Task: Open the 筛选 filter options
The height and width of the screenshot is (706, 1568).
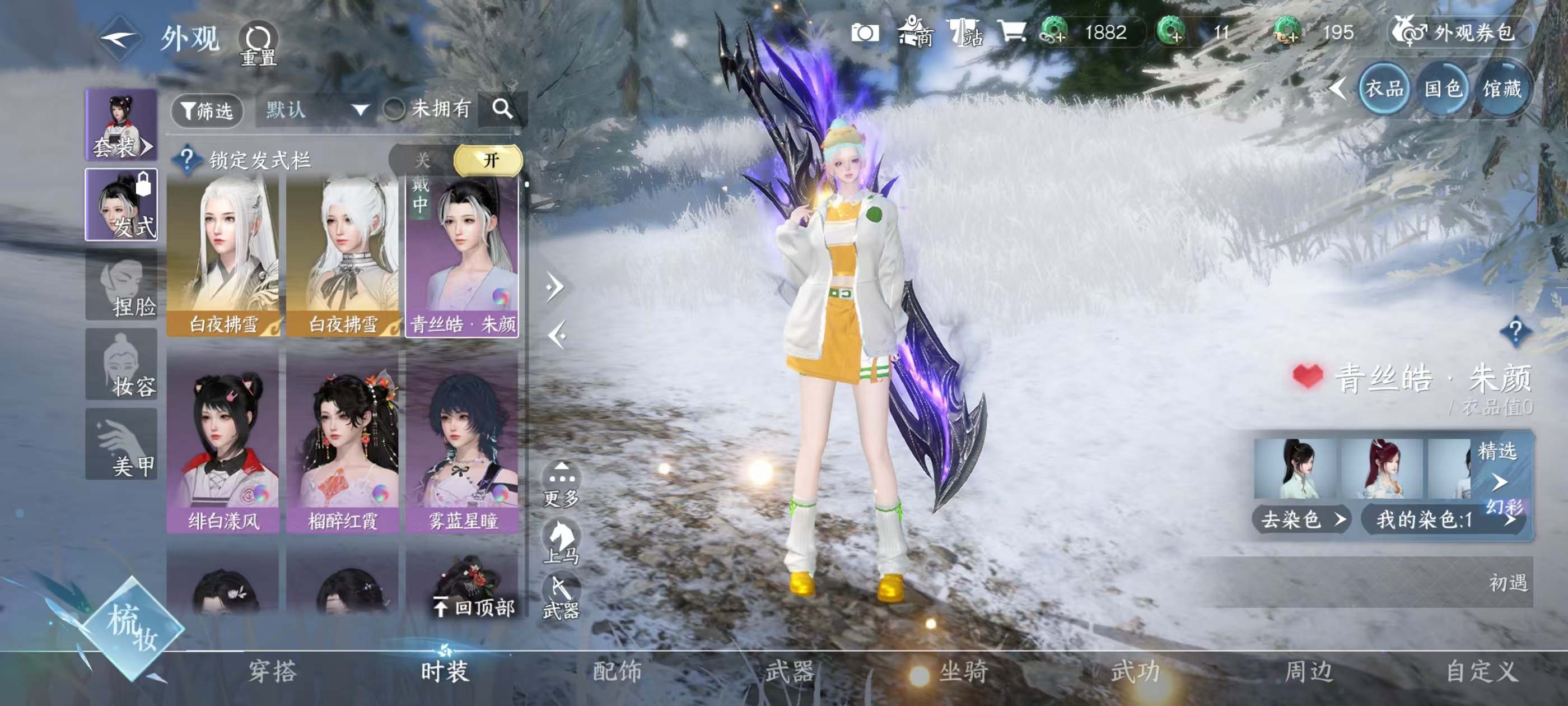Action: click(207, 111)
